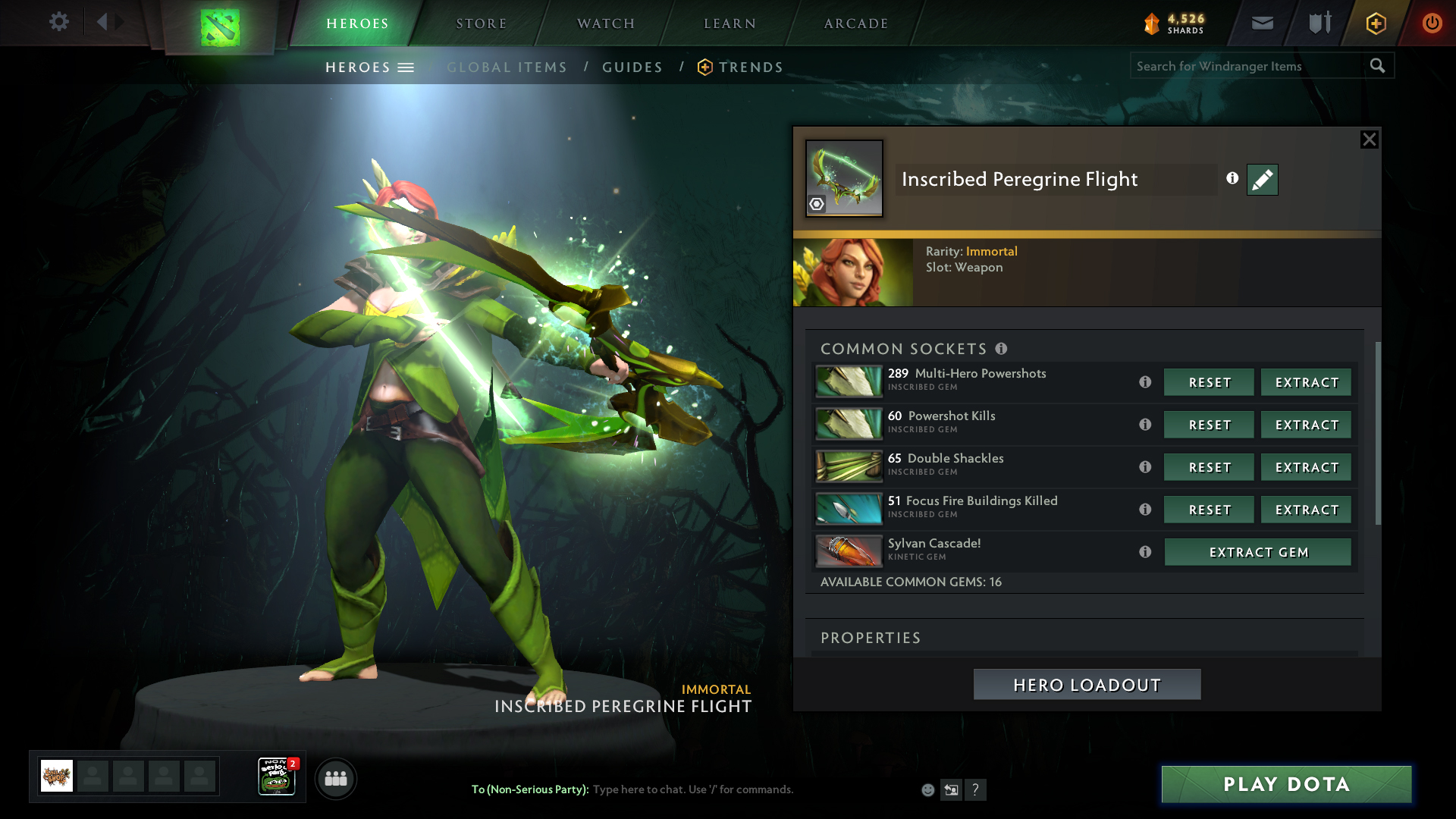This screenshot has width=1456, height=819.
Task: Rename item with the pencil button
Action: (1262, 180)
